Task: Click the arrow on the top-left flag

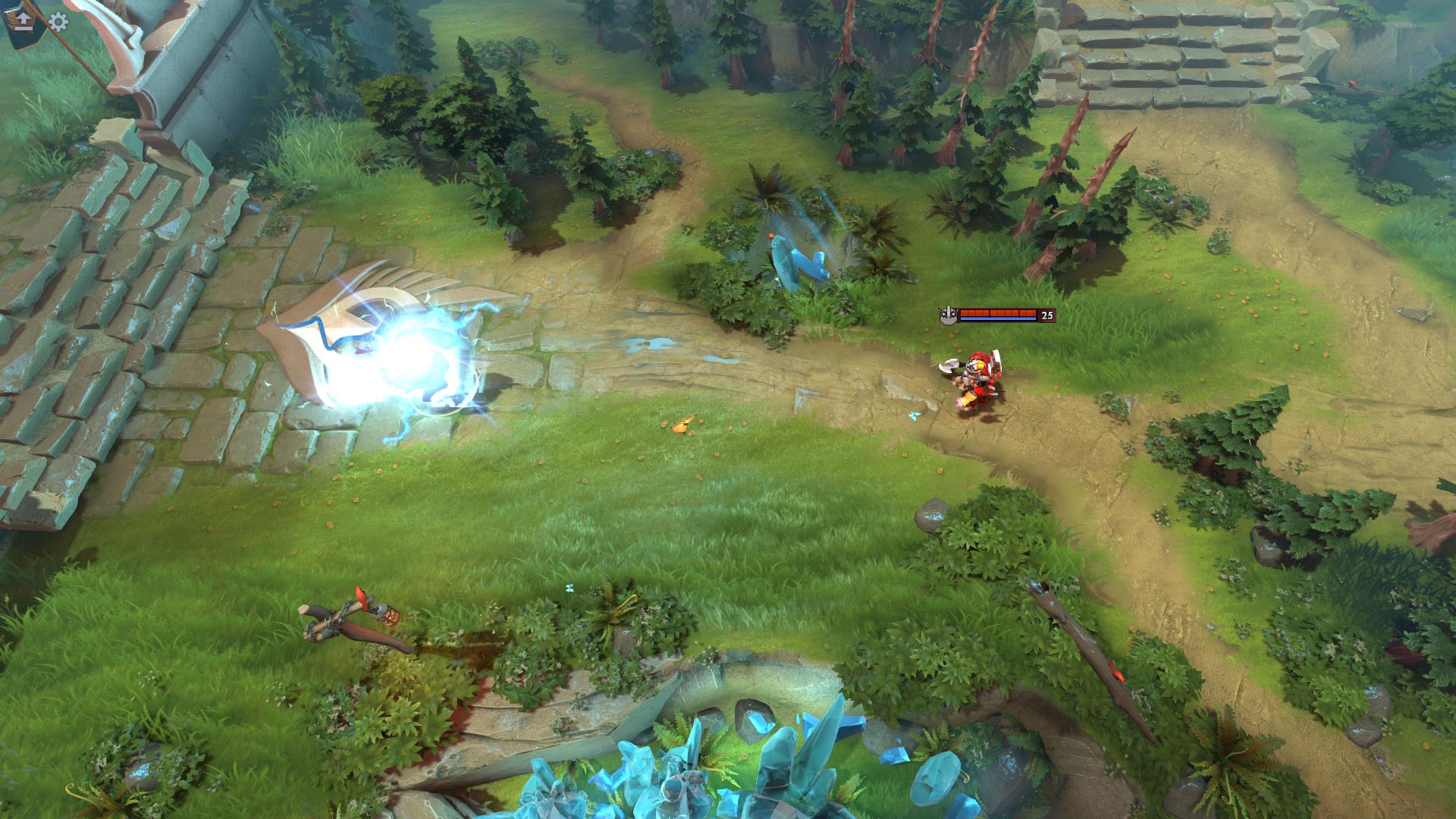Action: pos(23,17)
